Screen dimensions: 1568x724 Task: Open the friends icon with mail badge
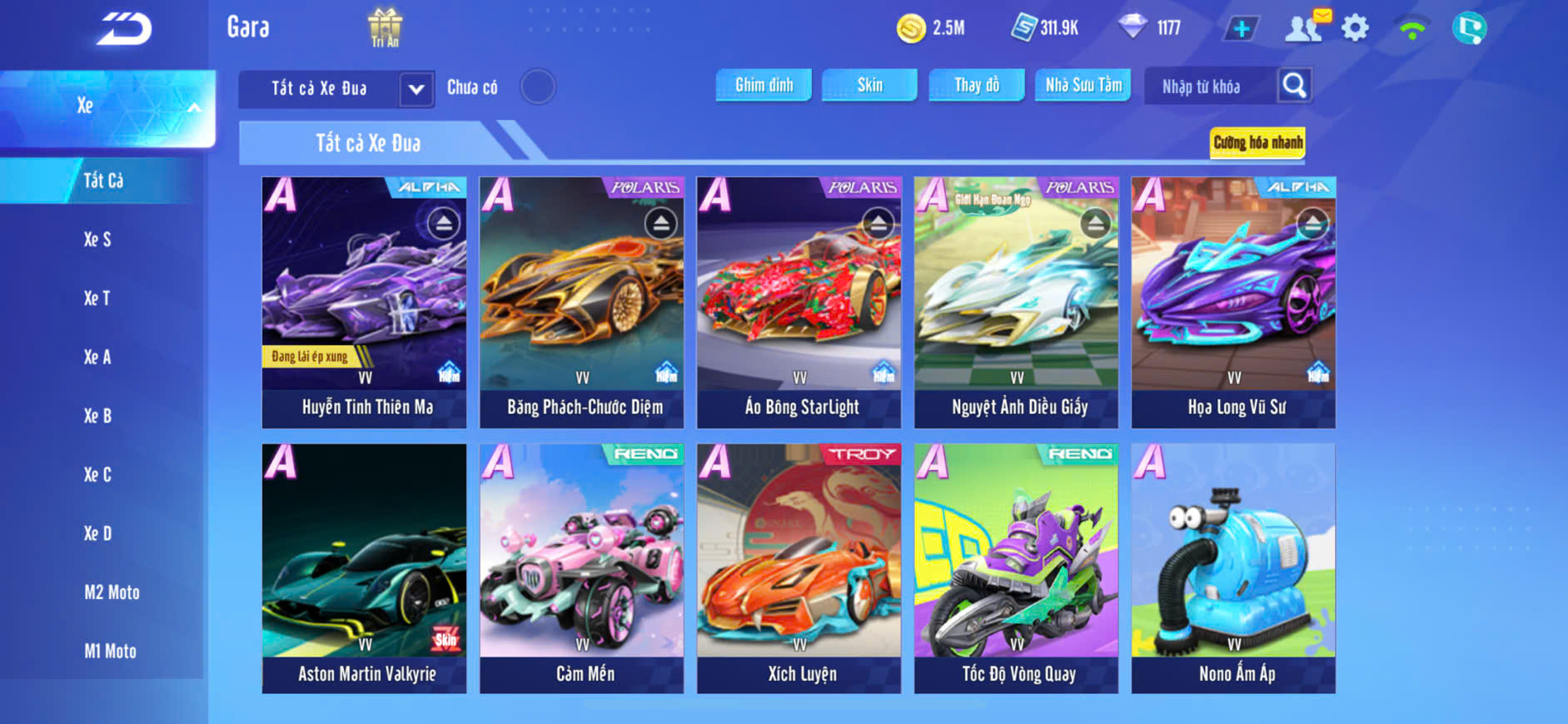click(x=1305, y=27)
